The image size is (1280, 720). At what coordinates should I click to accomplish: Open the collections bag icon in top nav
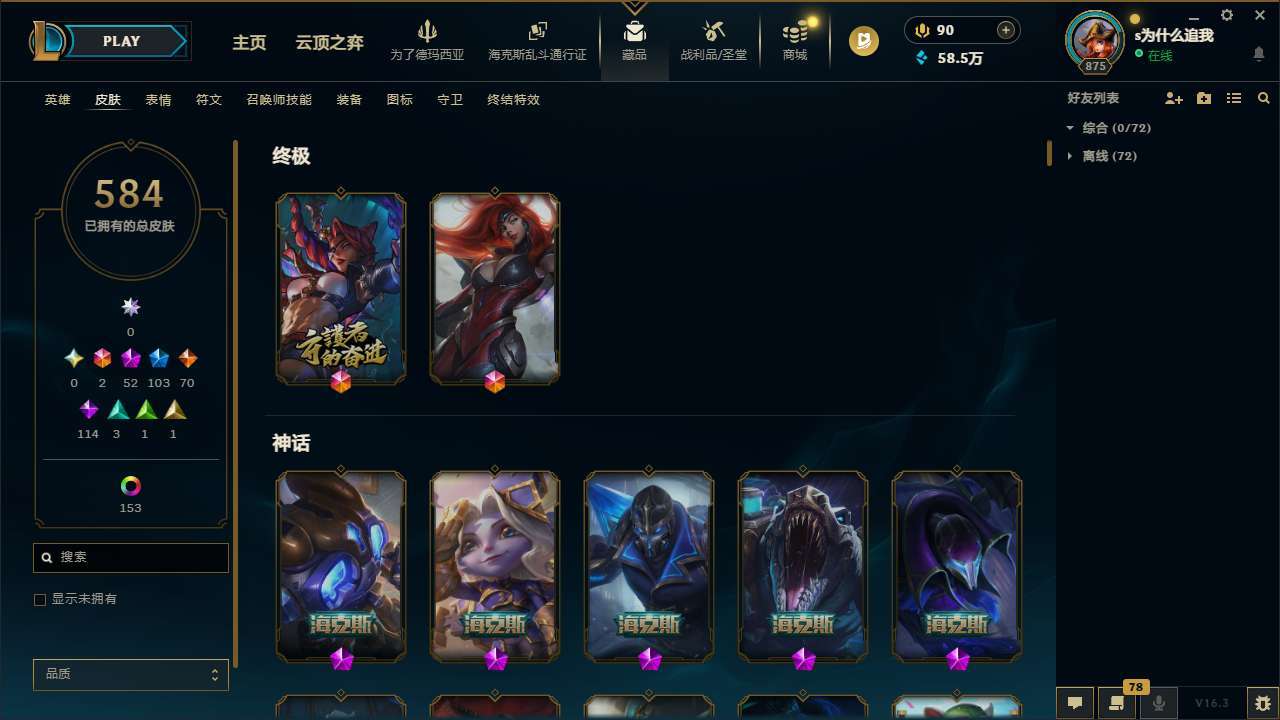click(634, 31)
